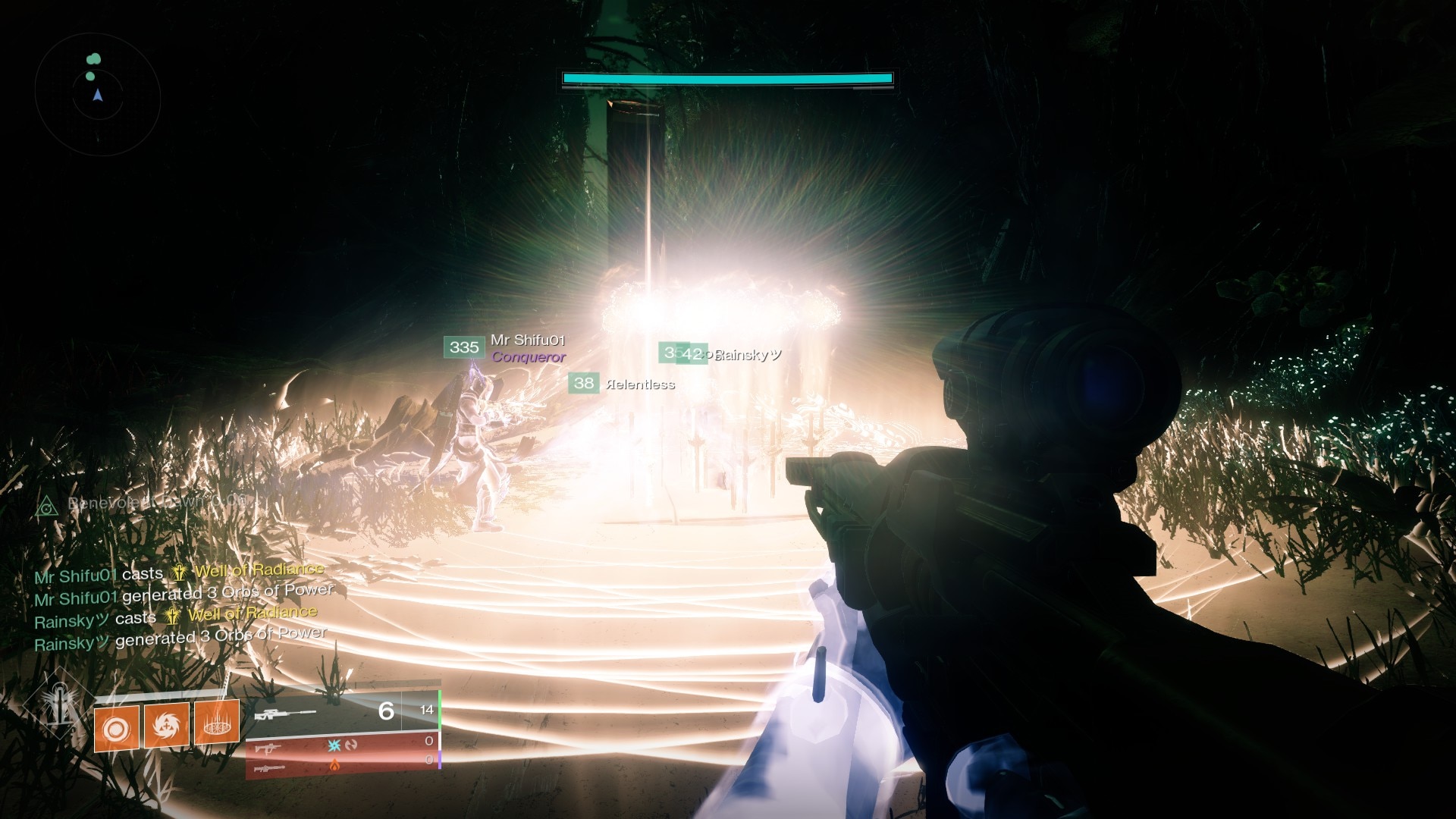1456x819 pixels.
Task: Select the Mr Shifu01 player nameplate
Action: (x=526, y=340)
